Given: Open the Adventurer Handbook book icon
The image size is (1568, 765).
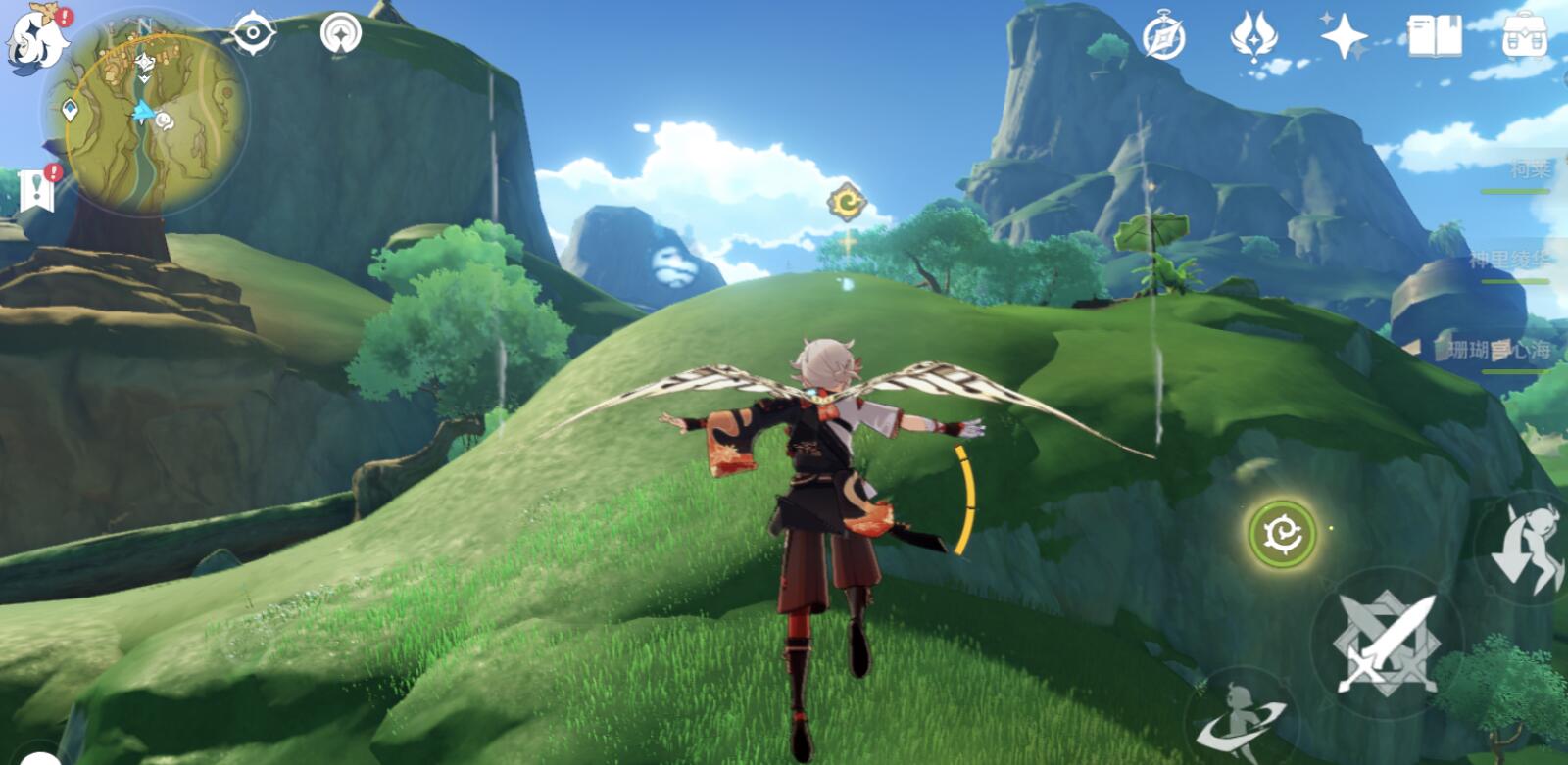Looking at the screenshot, I should click(x=1435, y=36).
